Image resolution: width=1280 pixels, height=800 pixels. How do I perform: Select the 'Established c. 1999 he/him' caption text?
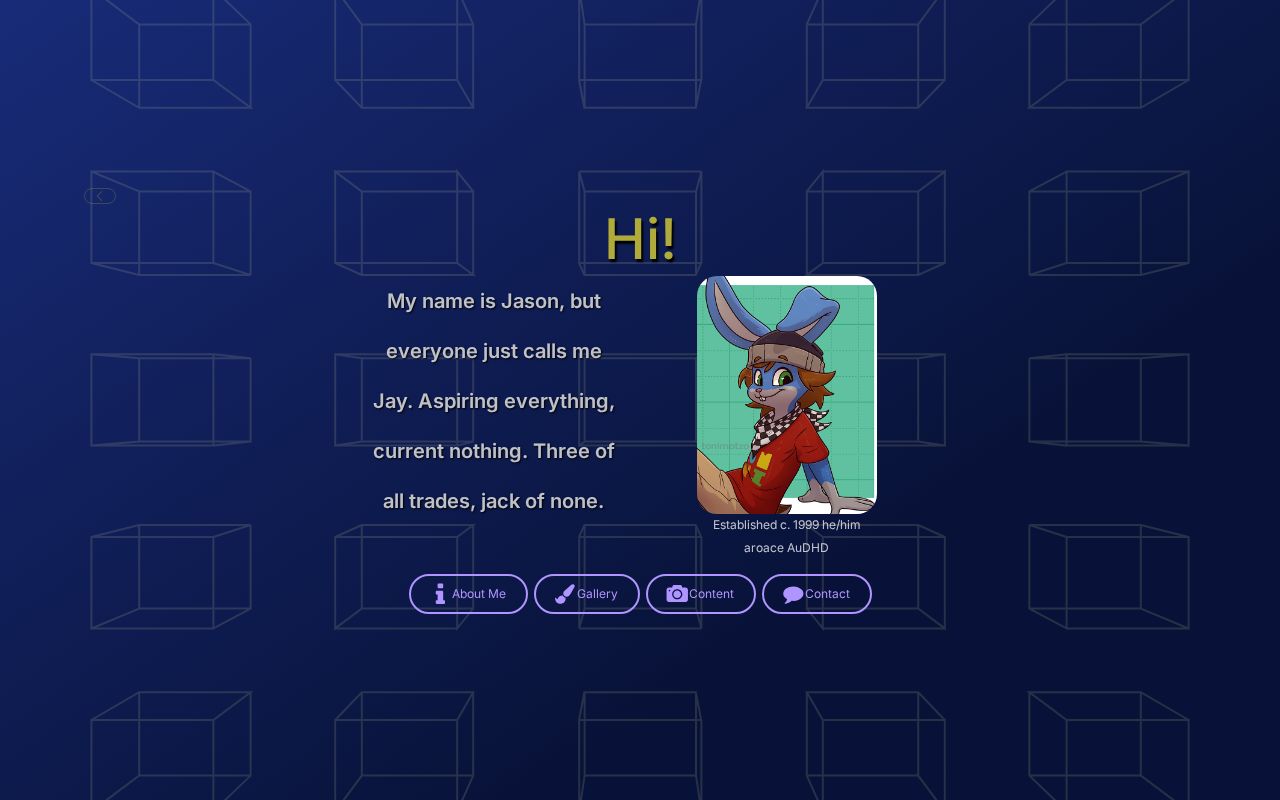[x=786, y=524]
